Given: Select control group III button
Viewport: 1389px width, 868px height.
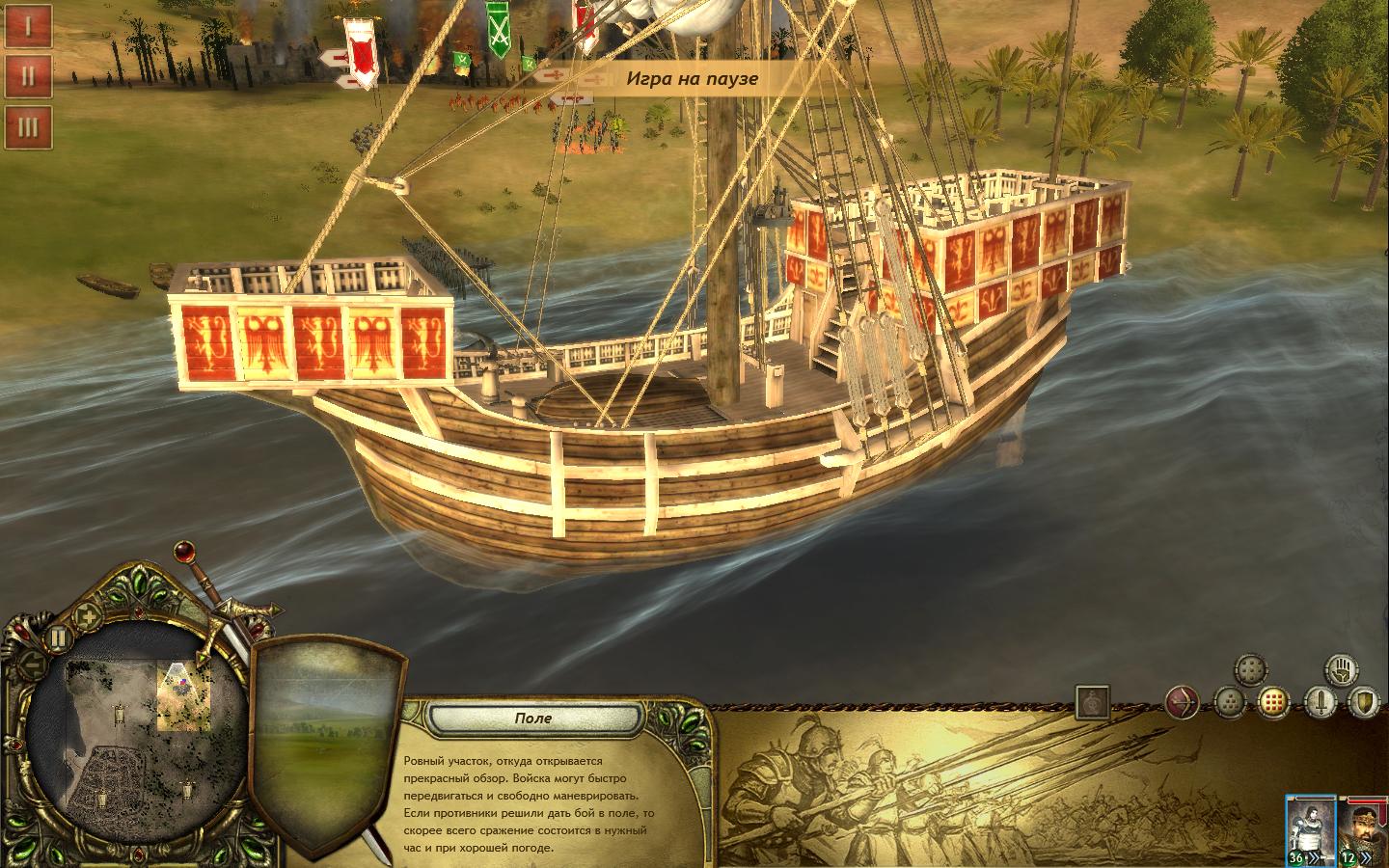Looking at the screenshot, I should [x=27, y=127].
